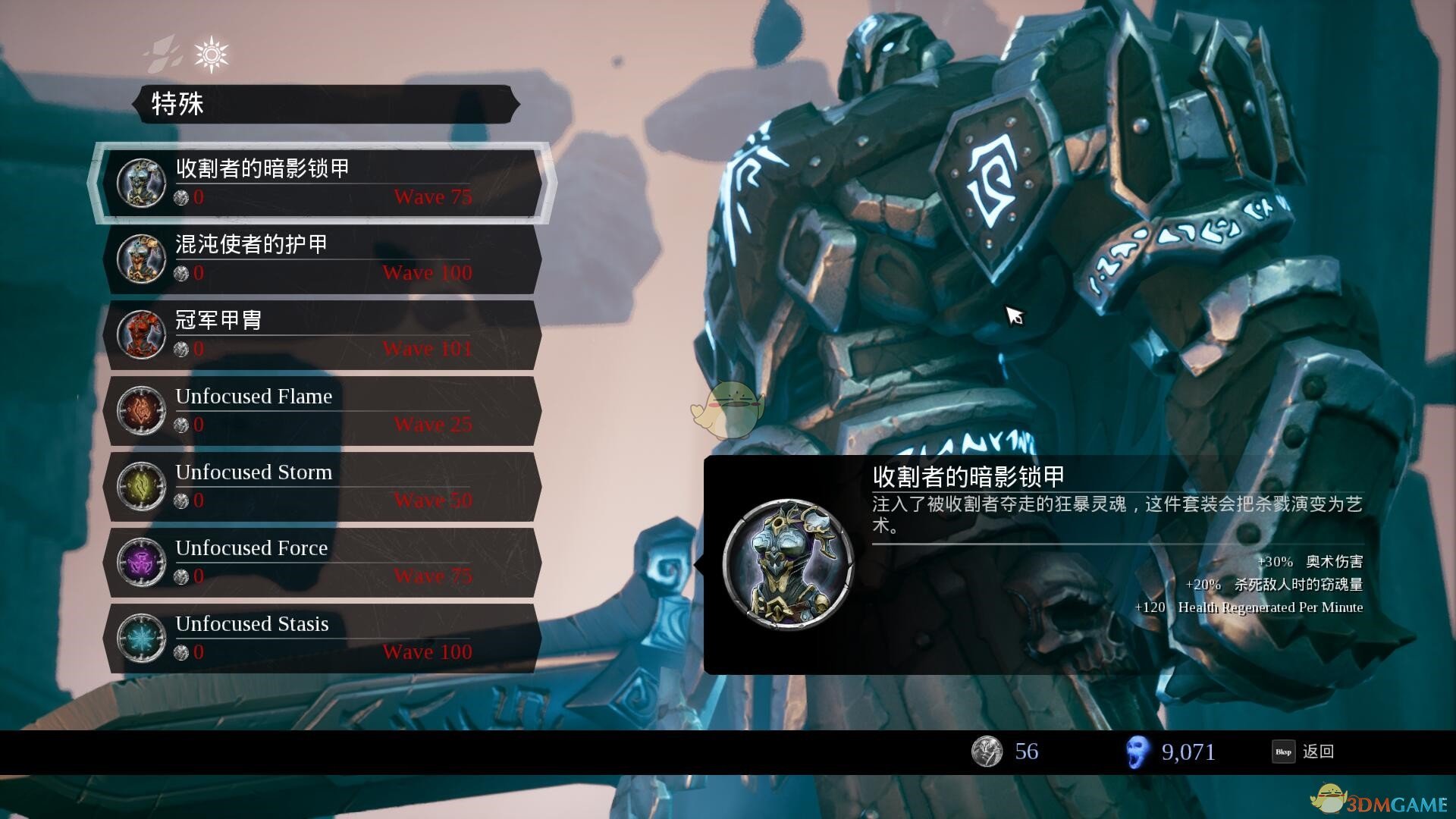Pick the Unfocused Flame item
Image resolution: width=1456 pixels, height=819 pixels.
322,410
